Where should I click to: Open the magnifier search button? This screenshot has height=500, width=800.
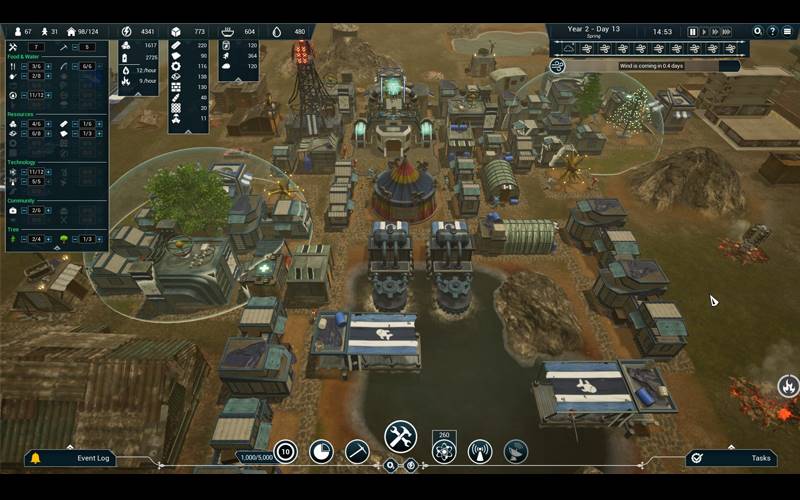[758, 32]
